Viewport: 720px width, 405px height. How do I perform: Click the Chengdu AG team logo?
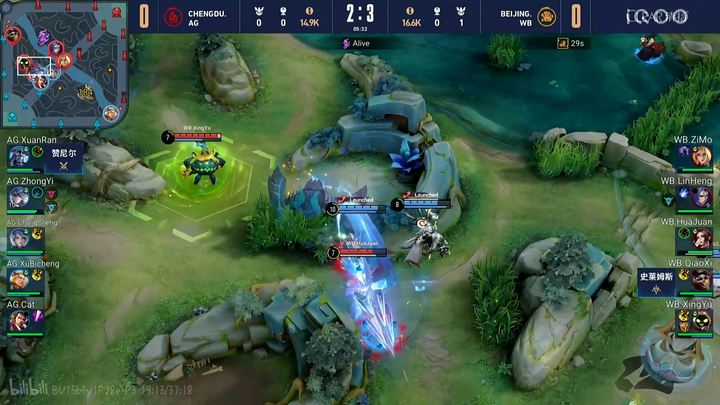[173, 17]
